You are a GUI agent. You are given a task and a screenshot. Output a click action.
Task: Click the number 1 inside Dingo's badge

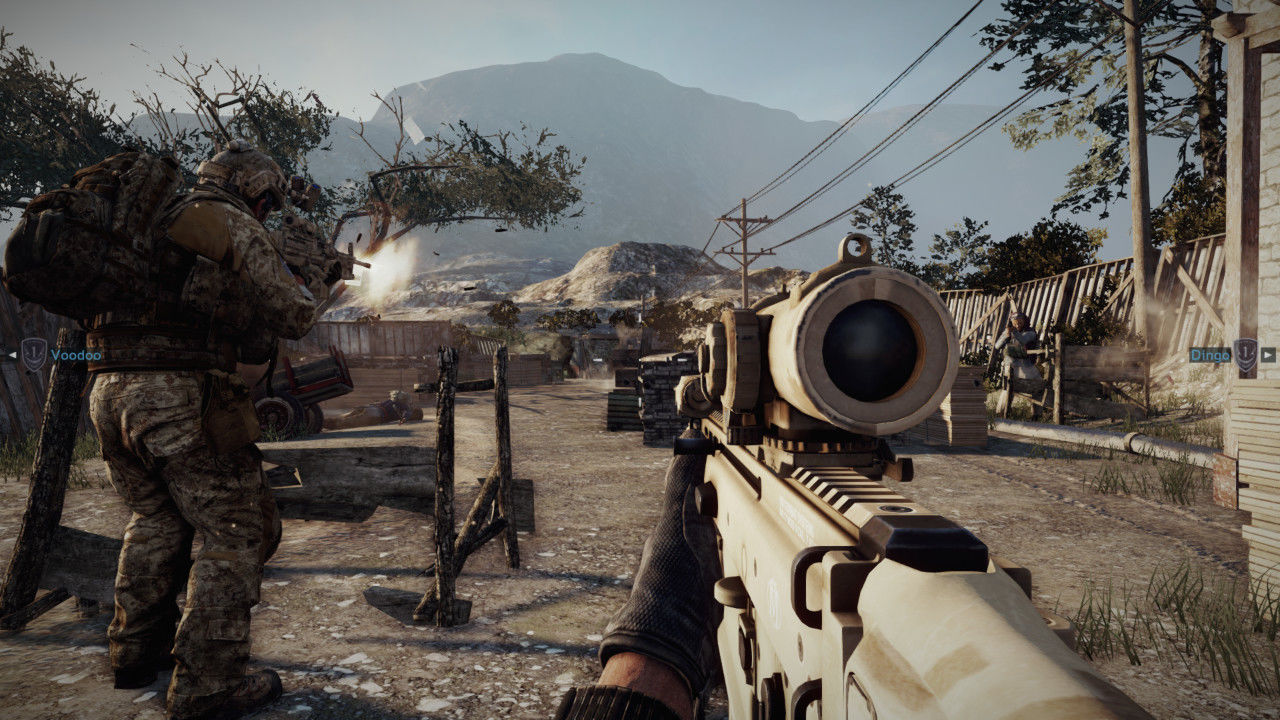pos(1246,353)
